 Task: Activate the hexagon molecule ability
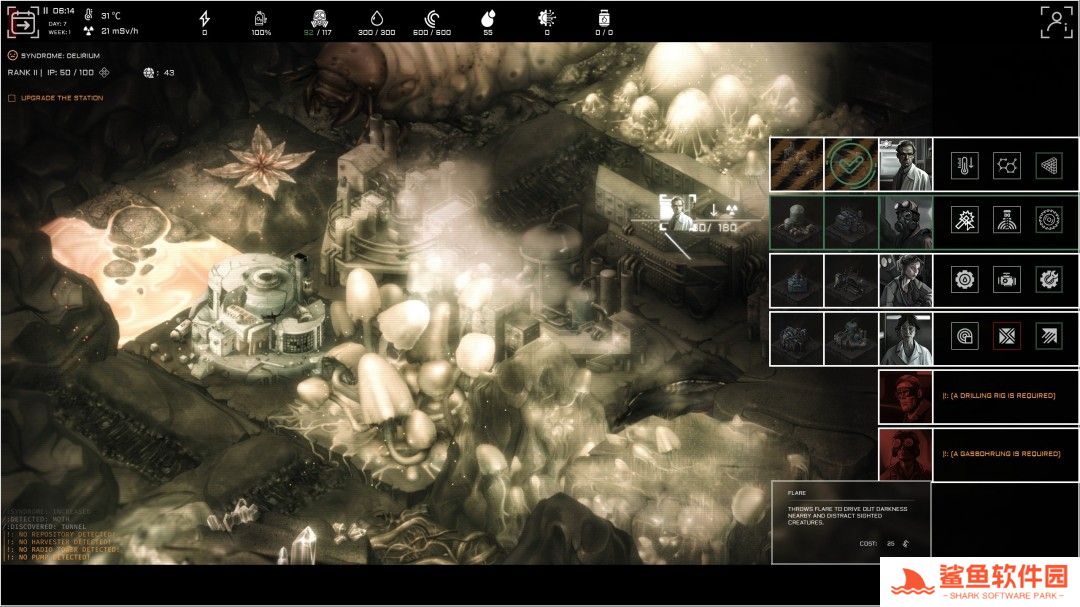(1006, 165)
